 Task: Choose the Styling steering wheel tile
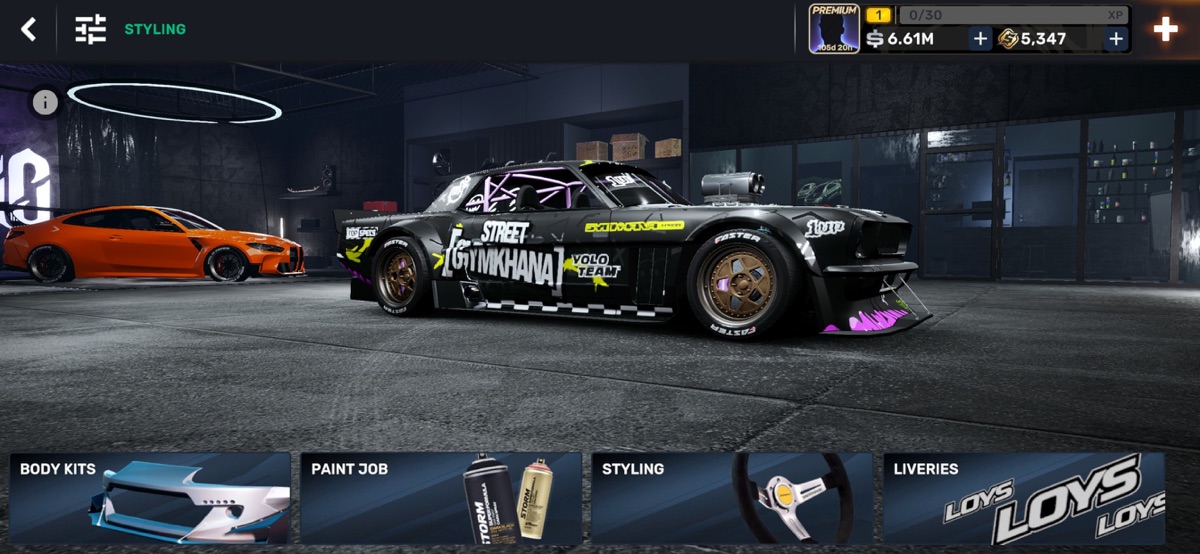click(x=732, y=498)
